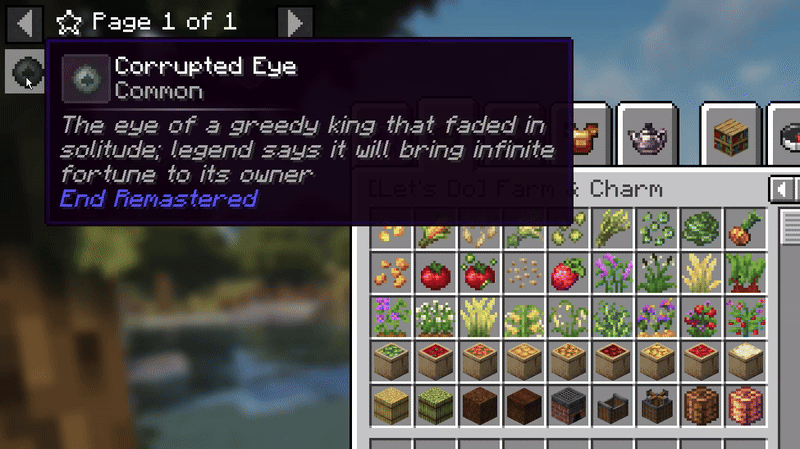This screenshot has width=800, height=449.
Task: Click the star bookmark icon beside the page label
Action: [69, 21]
